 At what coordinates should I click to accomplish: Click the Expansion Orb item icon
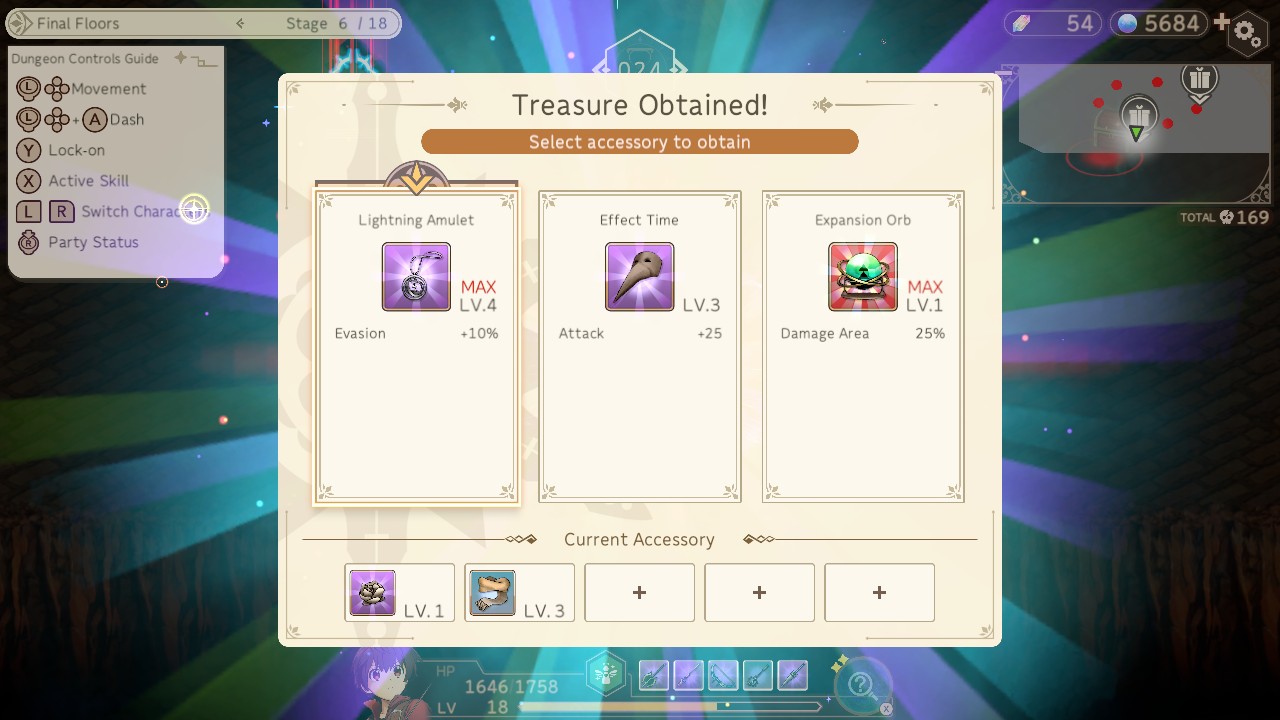point(862,276)
